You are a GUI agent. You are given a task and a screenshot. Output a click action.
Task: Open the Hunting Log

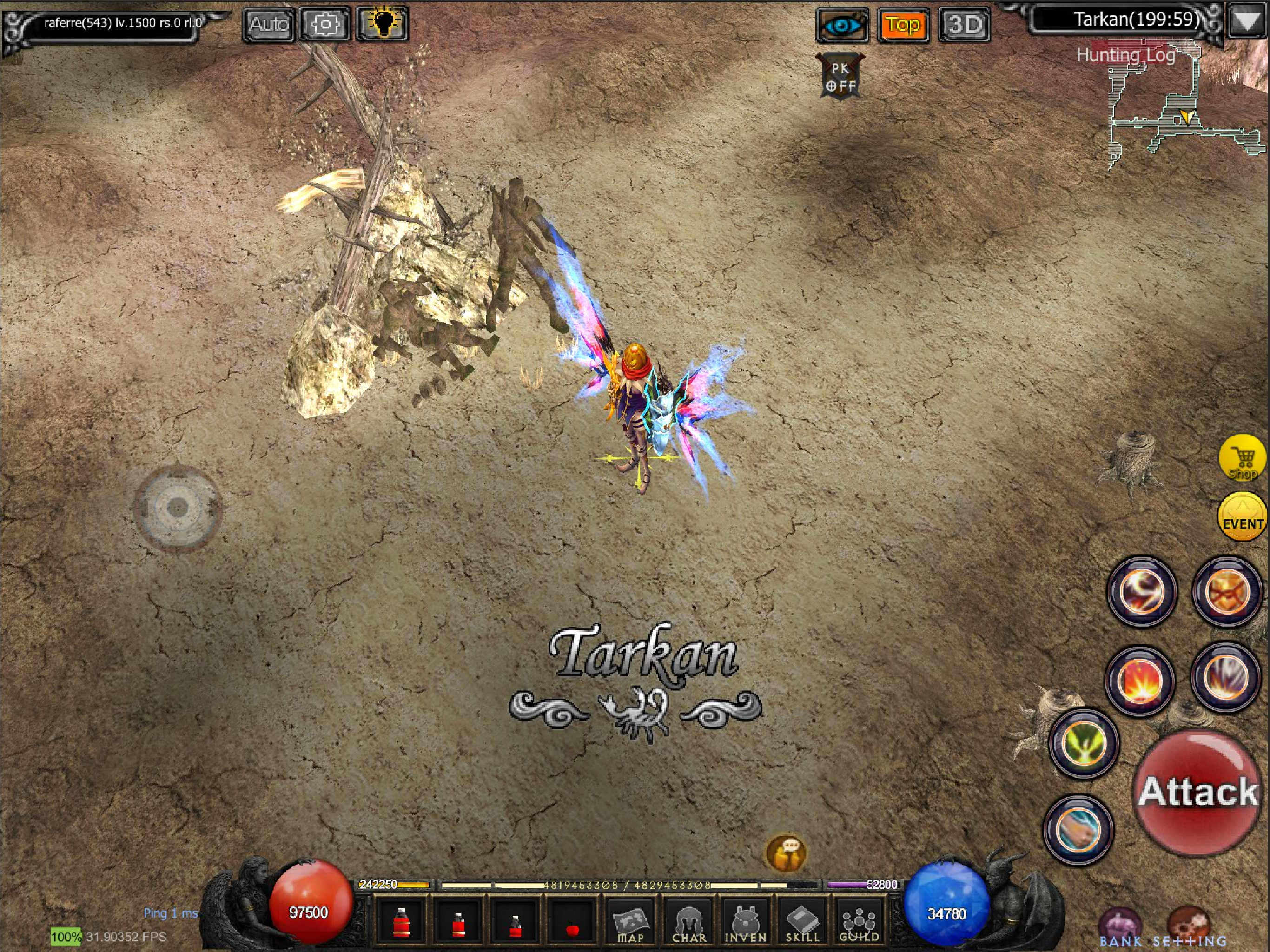(x=1125, y=55)
